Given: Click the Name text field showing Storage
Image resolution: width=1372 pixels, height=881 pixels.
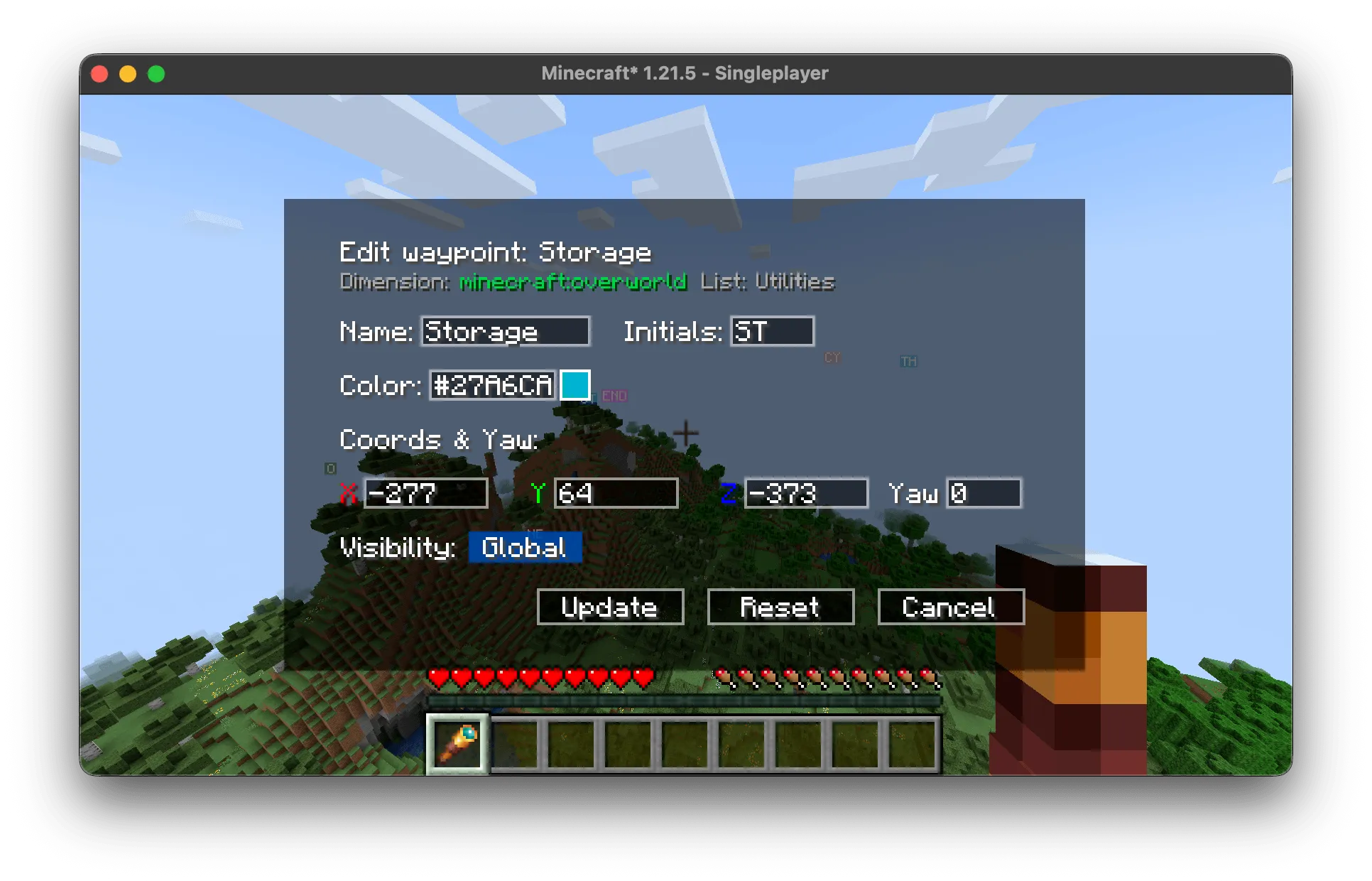Looking at the screenshot, I should 505,331.
